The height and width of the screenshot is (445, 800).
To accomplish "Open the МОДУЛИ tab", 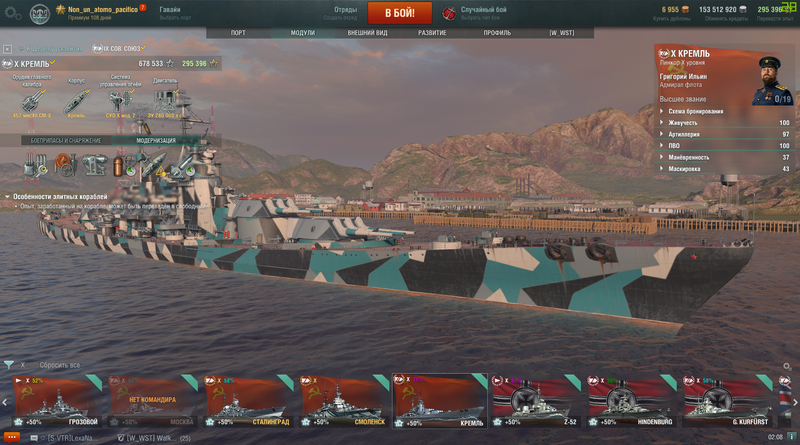I will (302, 33).
